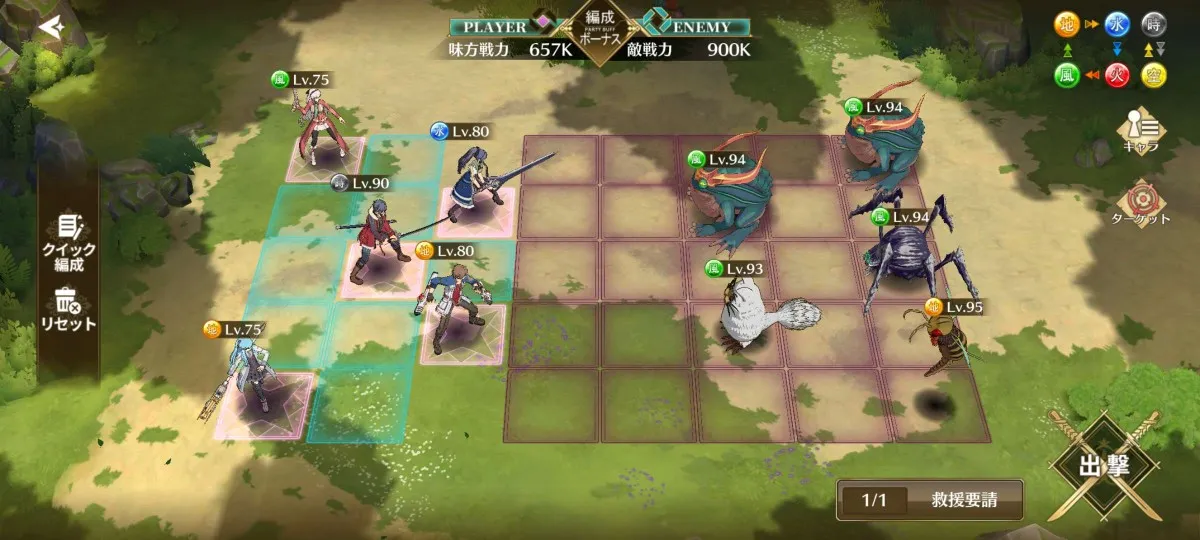
Task: Select the Lv.93 white owl enemy
Action: pos(752,315)
